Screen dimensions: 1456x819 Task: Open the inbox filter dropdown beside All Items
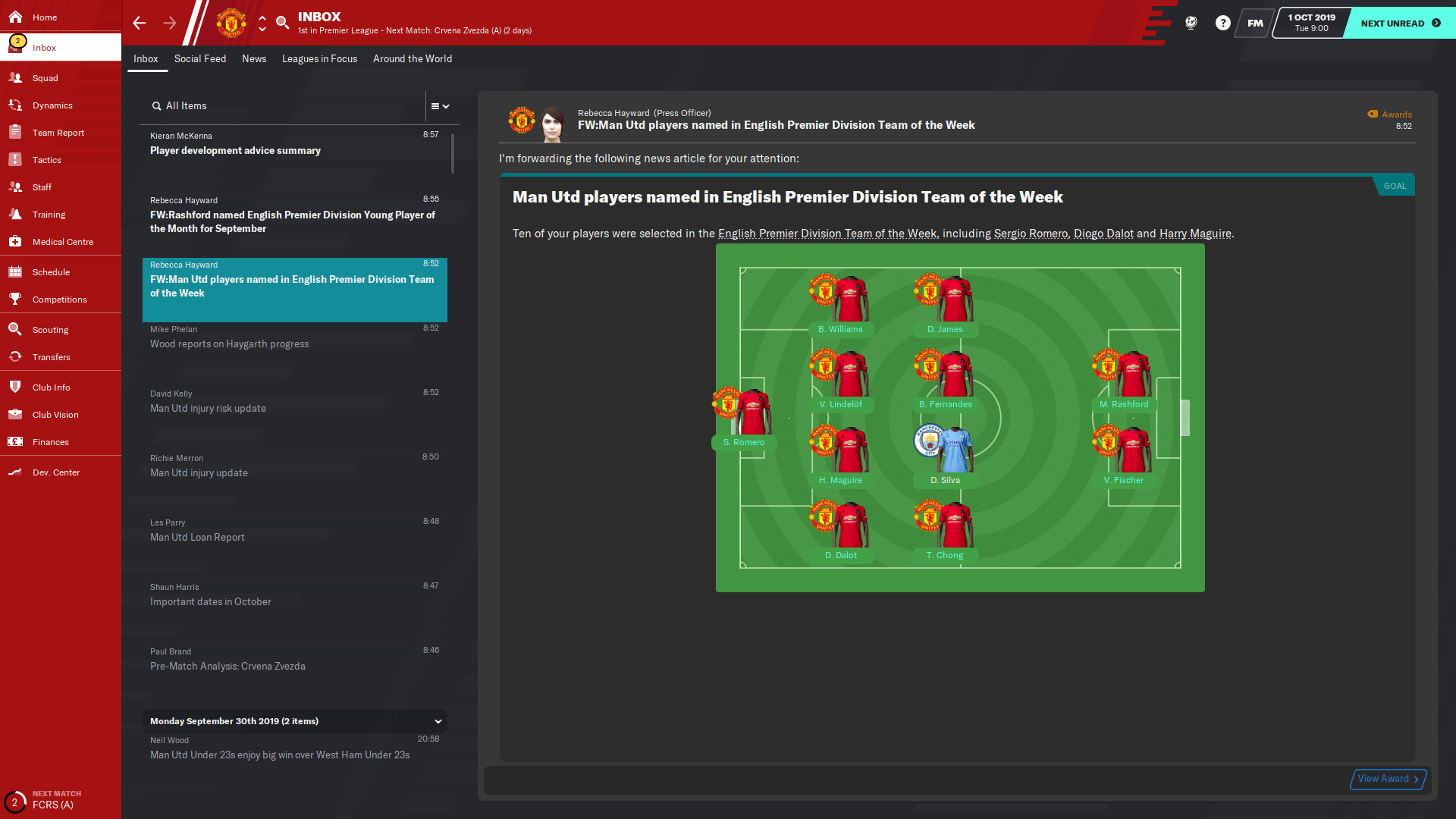pos(439,106)
